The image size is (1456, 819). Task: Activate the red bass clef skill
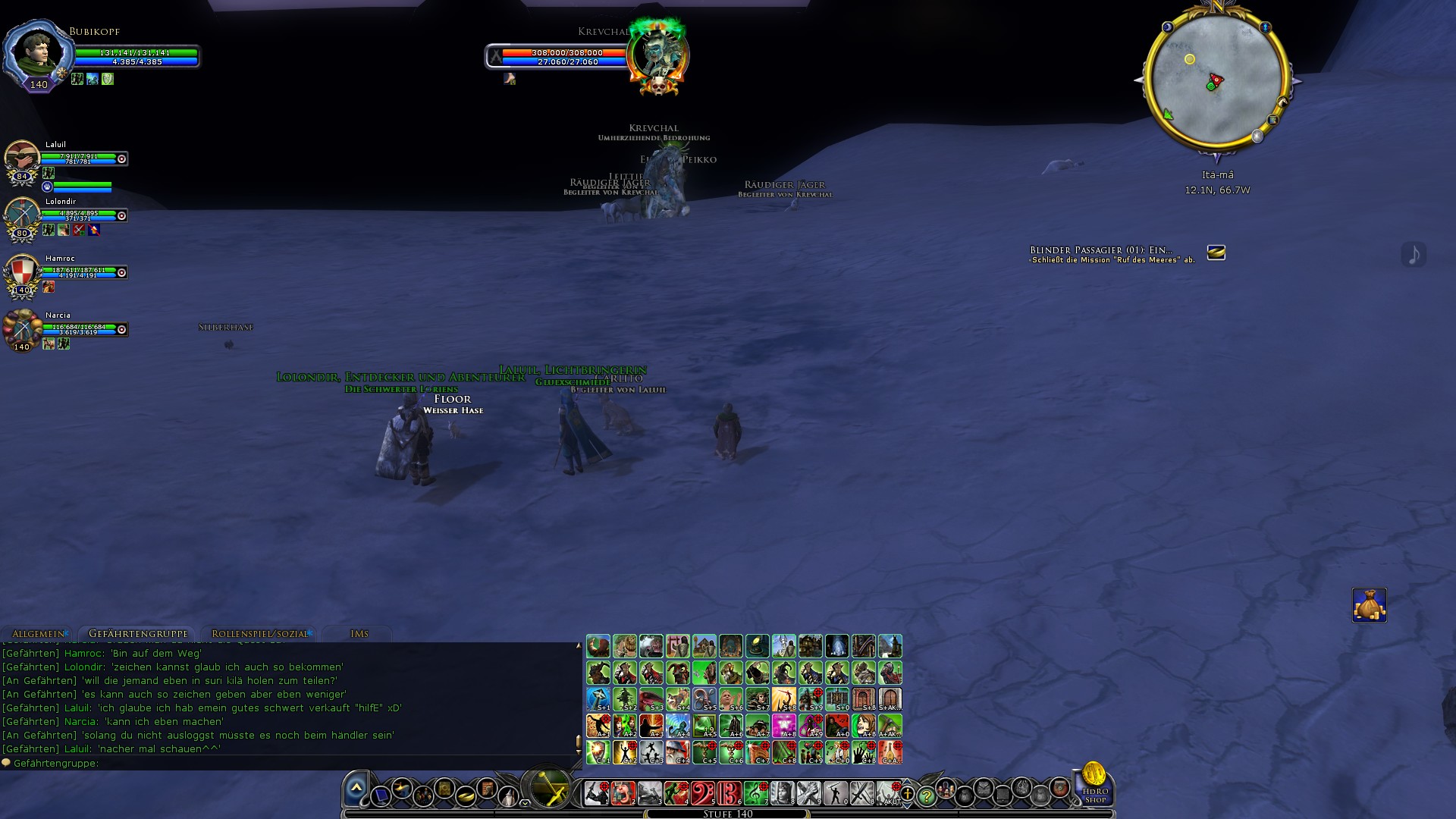[702, 793]
